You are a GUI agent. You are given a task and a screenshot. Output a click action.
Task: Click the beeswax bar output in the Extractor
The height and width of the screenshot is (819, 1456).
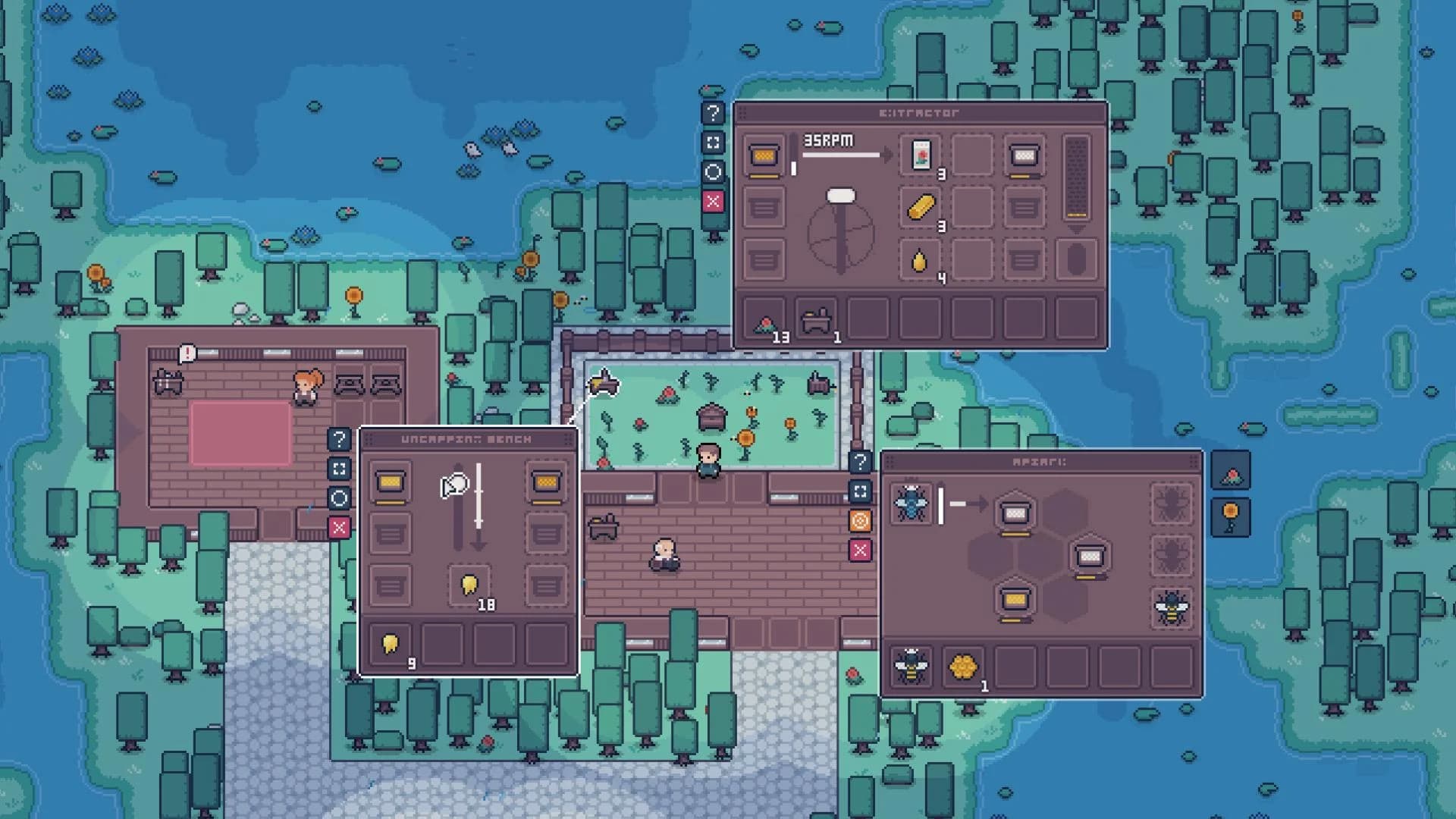click(918, 206)
